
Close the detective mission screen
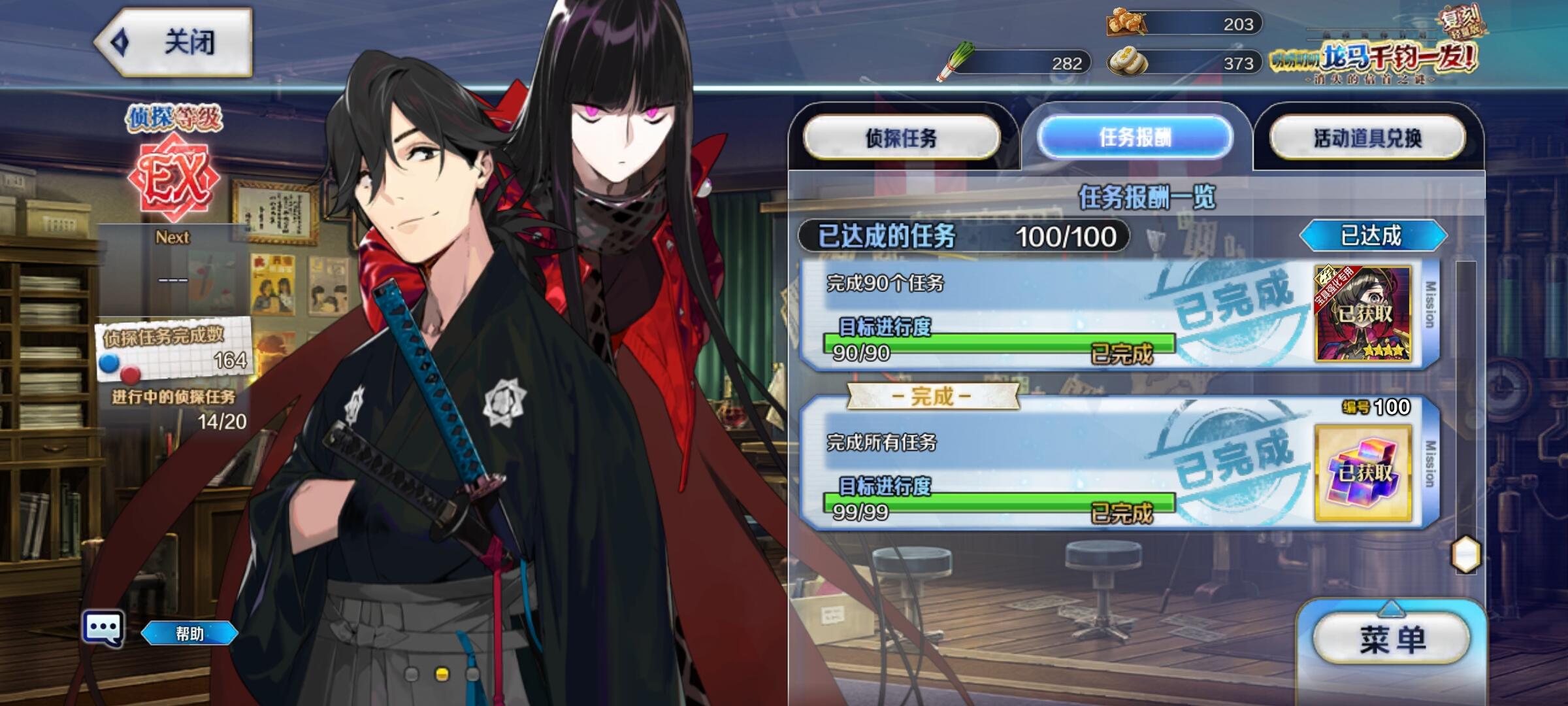pos(174,43)
